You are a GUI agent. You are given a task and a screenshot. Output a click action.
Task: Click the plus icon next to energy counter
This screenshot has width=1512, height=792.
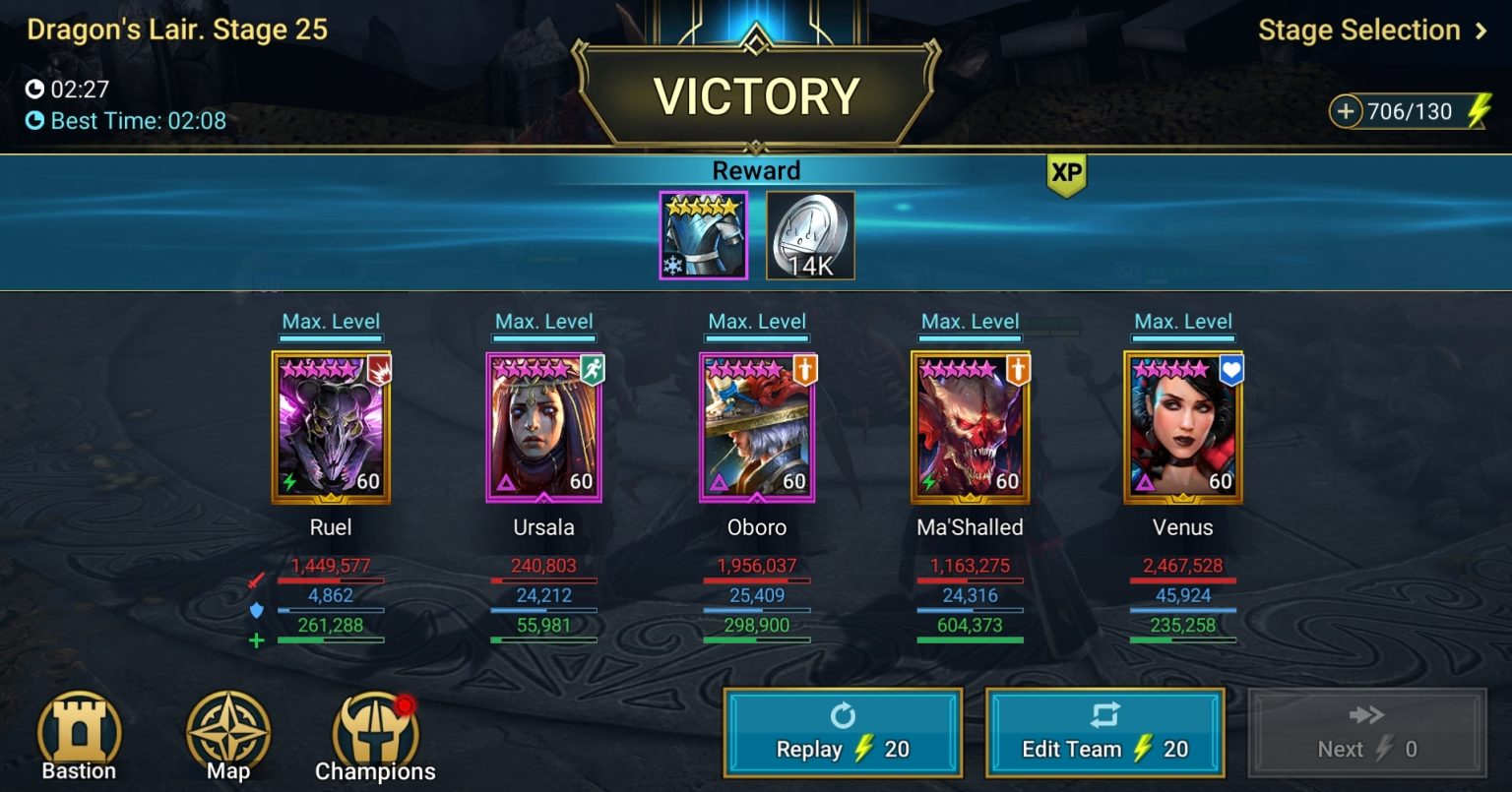(x=1347, y=111)
